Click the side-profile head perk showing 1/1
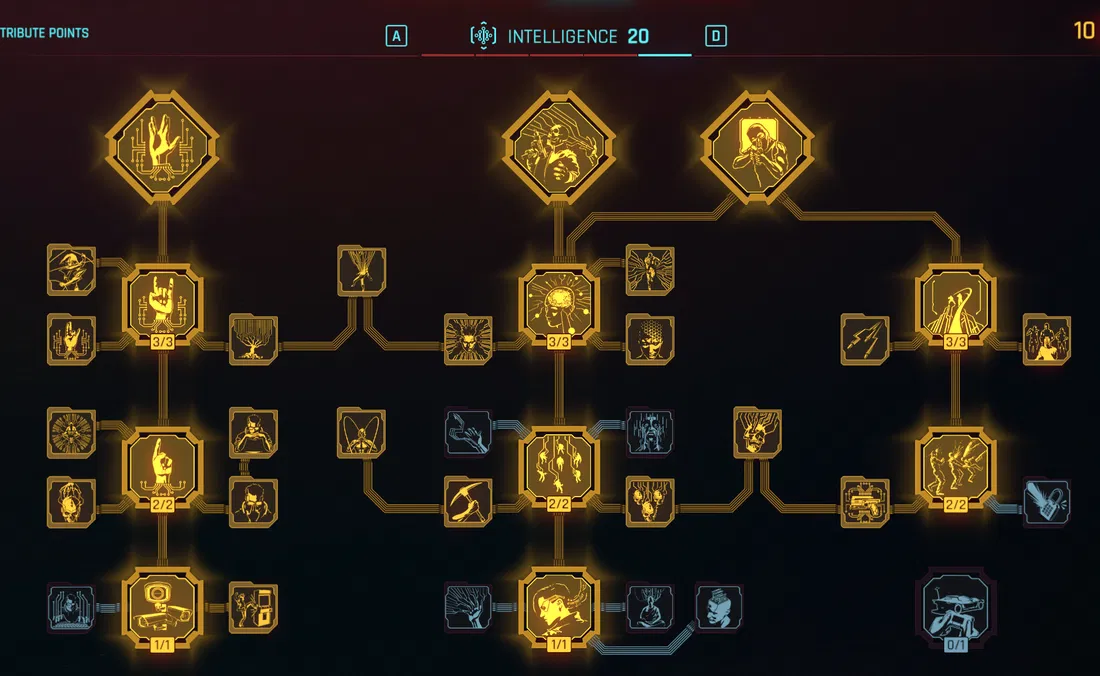Viewport: 1100px width, 676px height. 559,606
